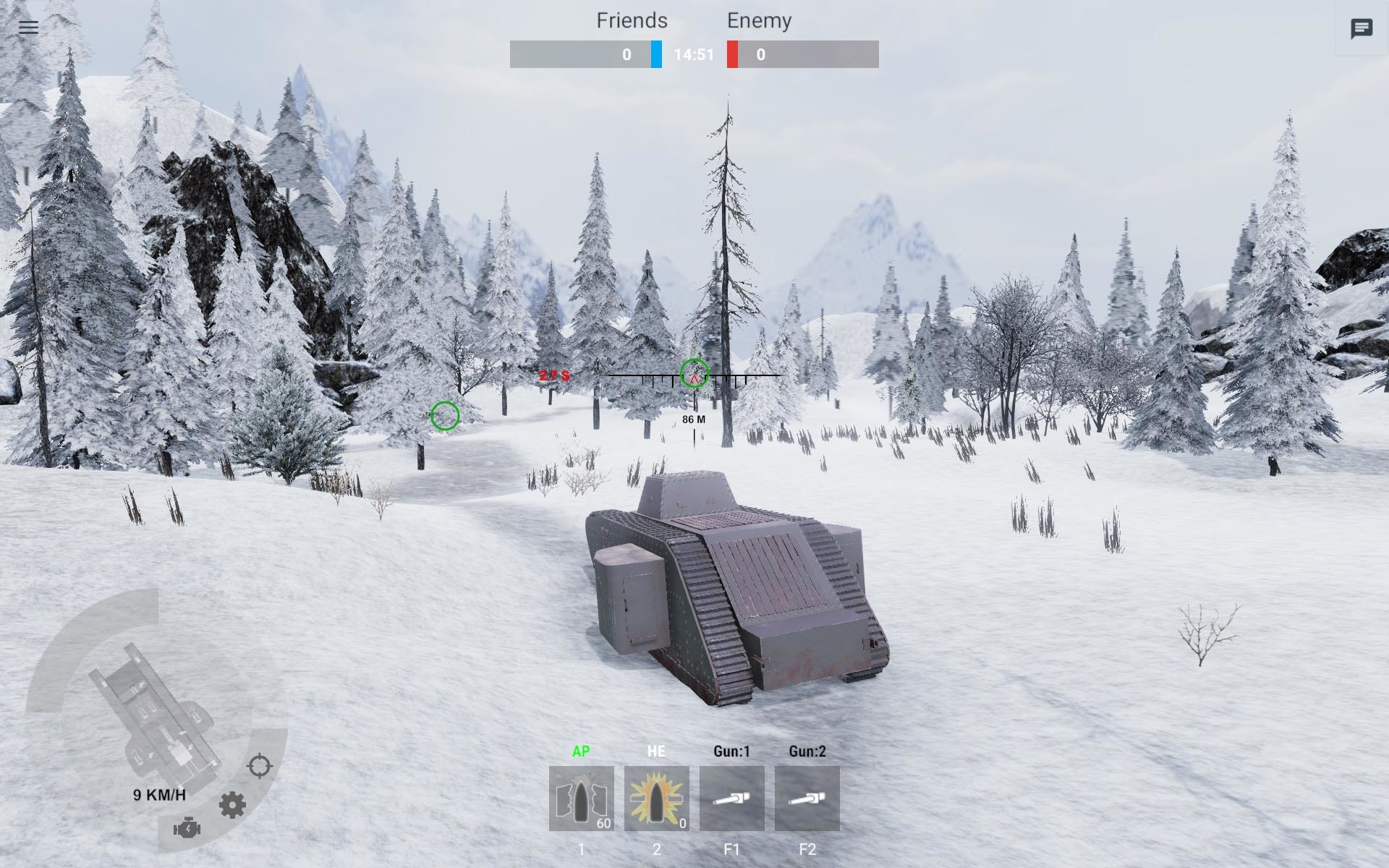Viewport: 1389px width, 868px height.
Task: Open the chat panel
Action: point(1361,29)
